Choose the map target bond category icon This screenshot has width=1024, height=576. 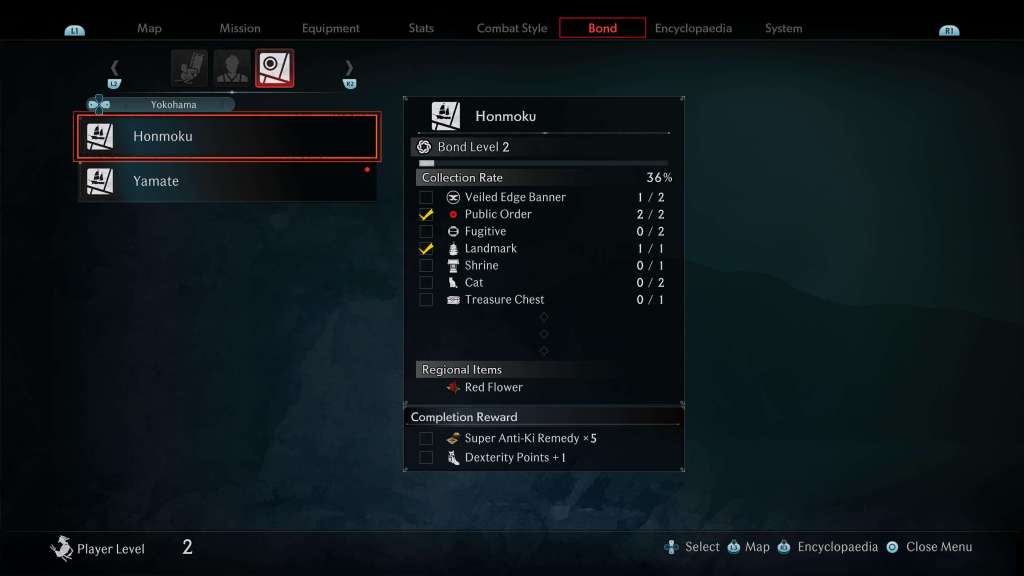(274, 68)
